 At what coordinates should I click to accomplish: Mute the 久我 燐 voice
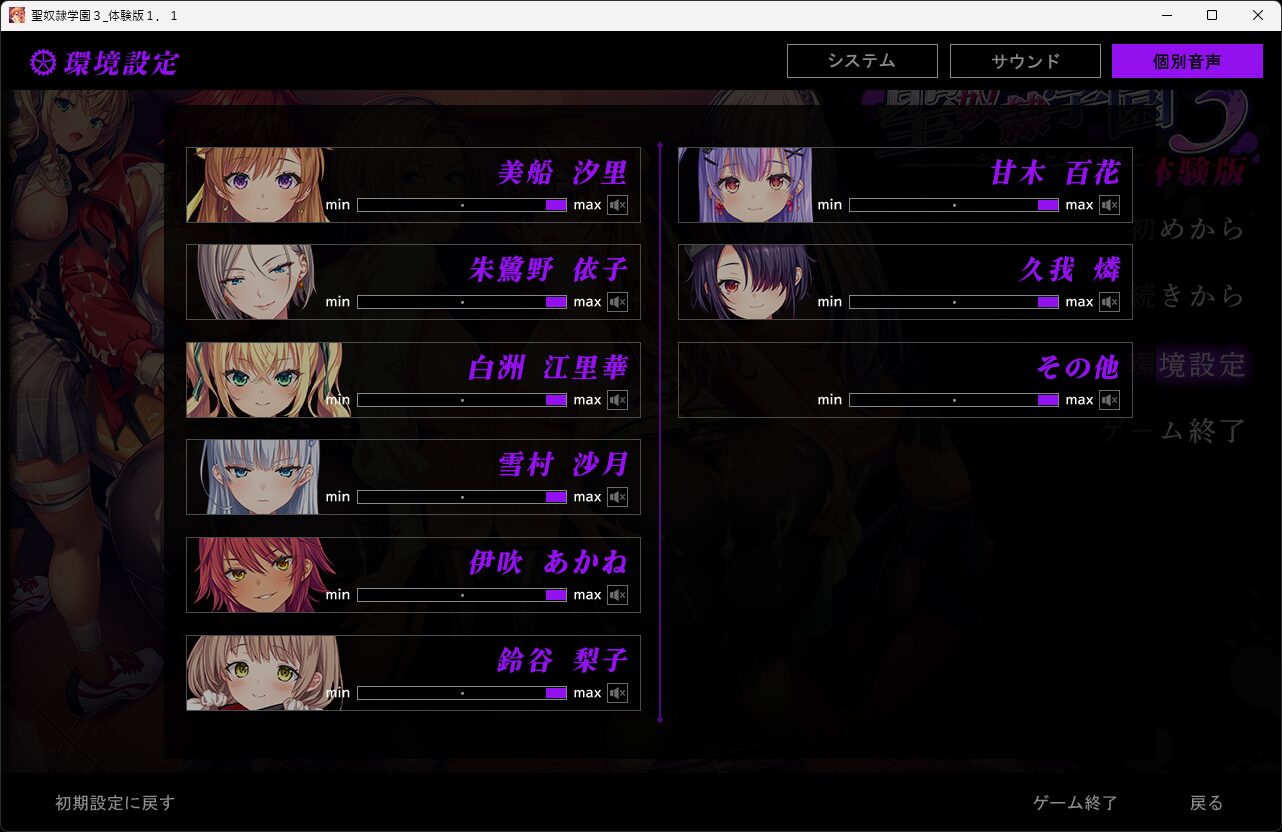pyautogui.click(x=1109, y=302)
